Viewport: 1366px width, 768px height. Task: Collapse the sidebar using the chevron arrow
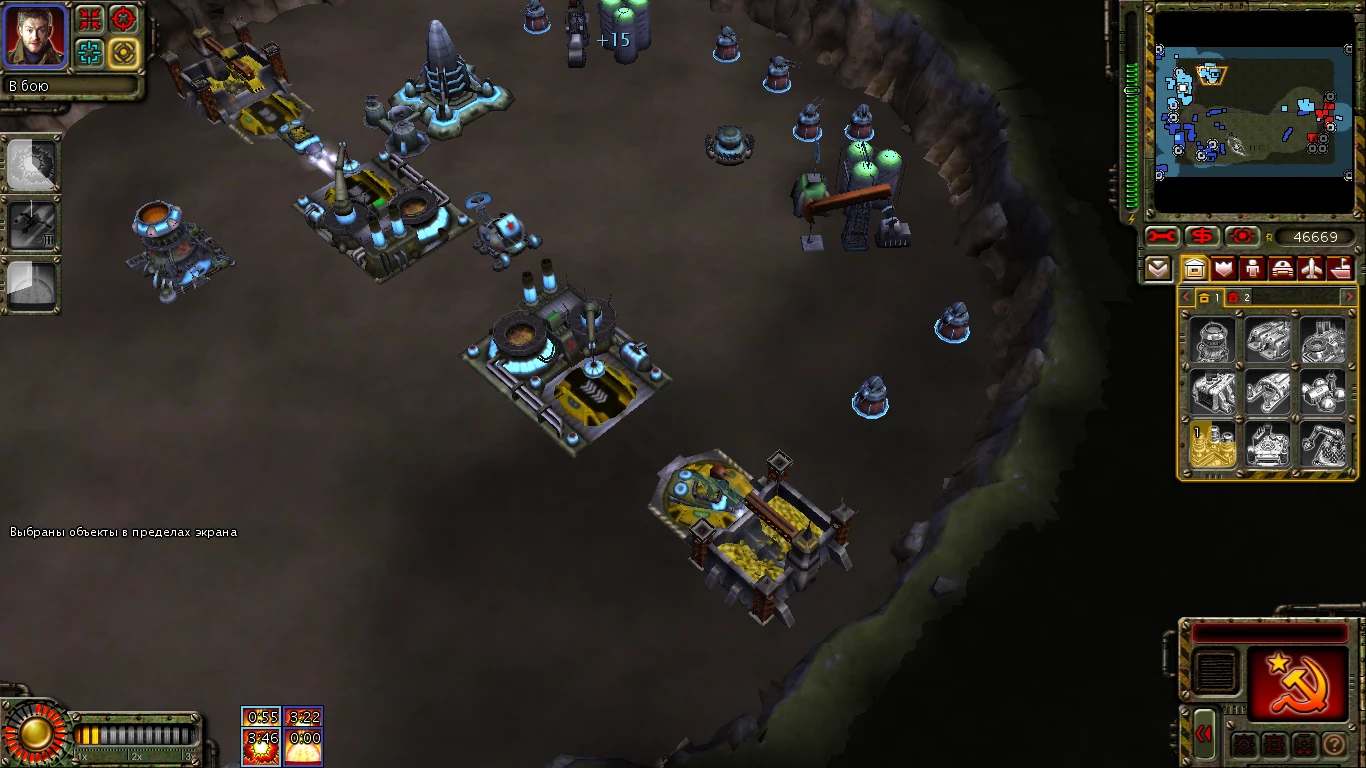click(1159, 268)
